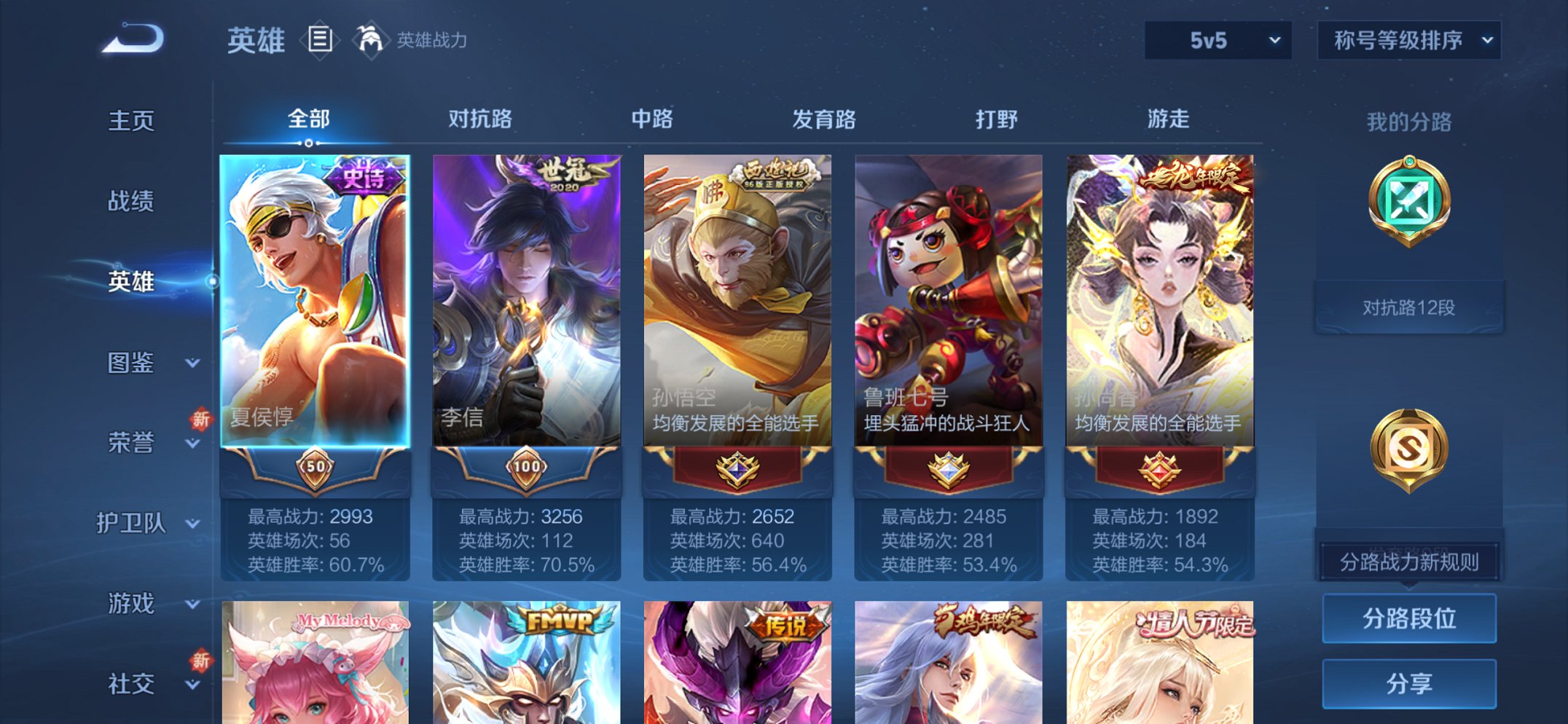This screenshot has height=724, width=1568.
Task: Open the My Melody skin hero card
Action: tap(315, 663)
